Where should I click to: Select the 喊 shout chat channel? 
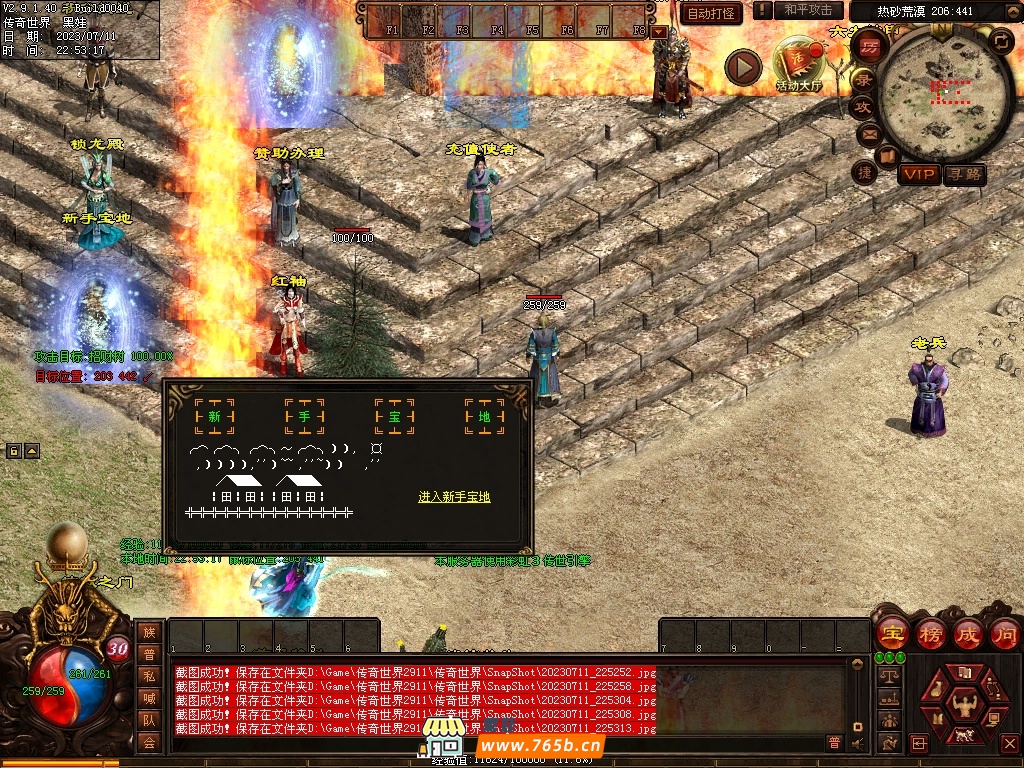[x=149, y=698]
